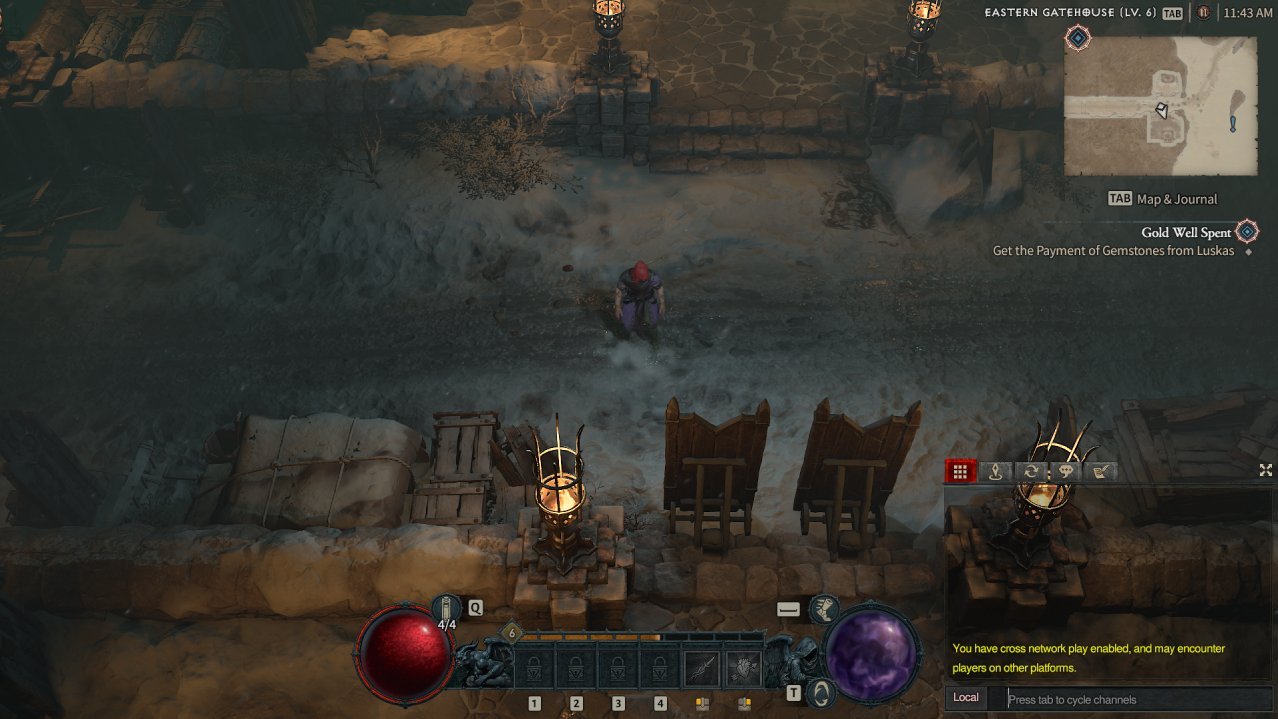Activate the pierced heart skill slot
The width and height of the screenshot is (1278, 719).
(x=744, y=667)
